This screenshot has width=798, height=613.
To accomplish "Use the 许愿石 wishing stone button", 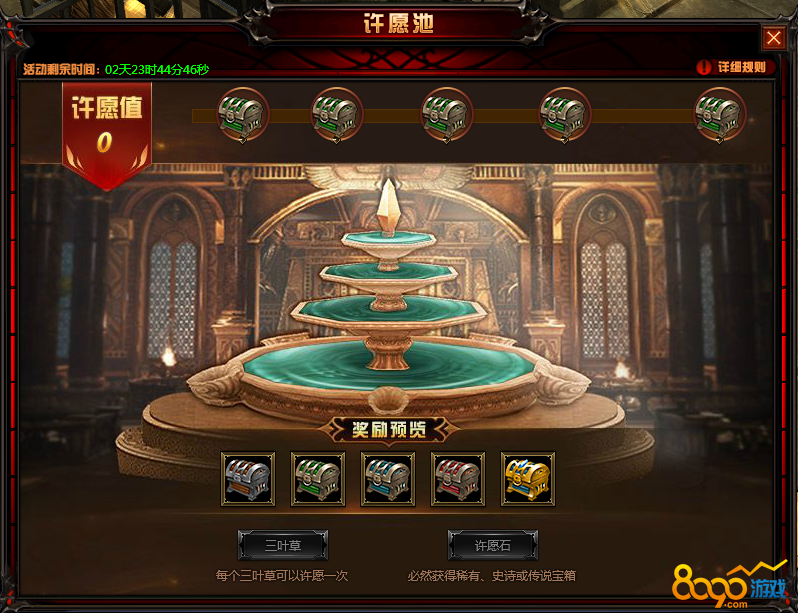I will click(x=492, y=545).
